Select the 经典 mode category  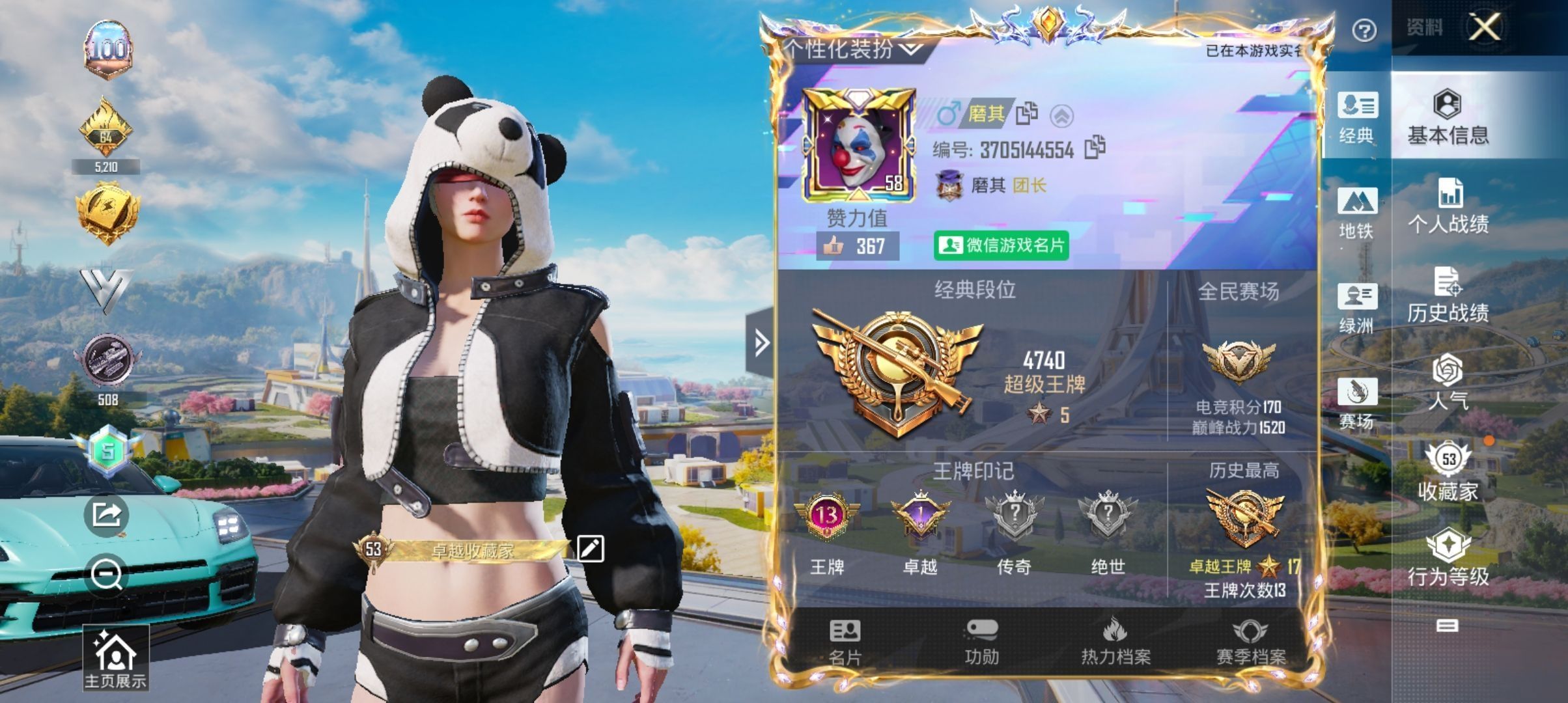(x=1356, y=117)
